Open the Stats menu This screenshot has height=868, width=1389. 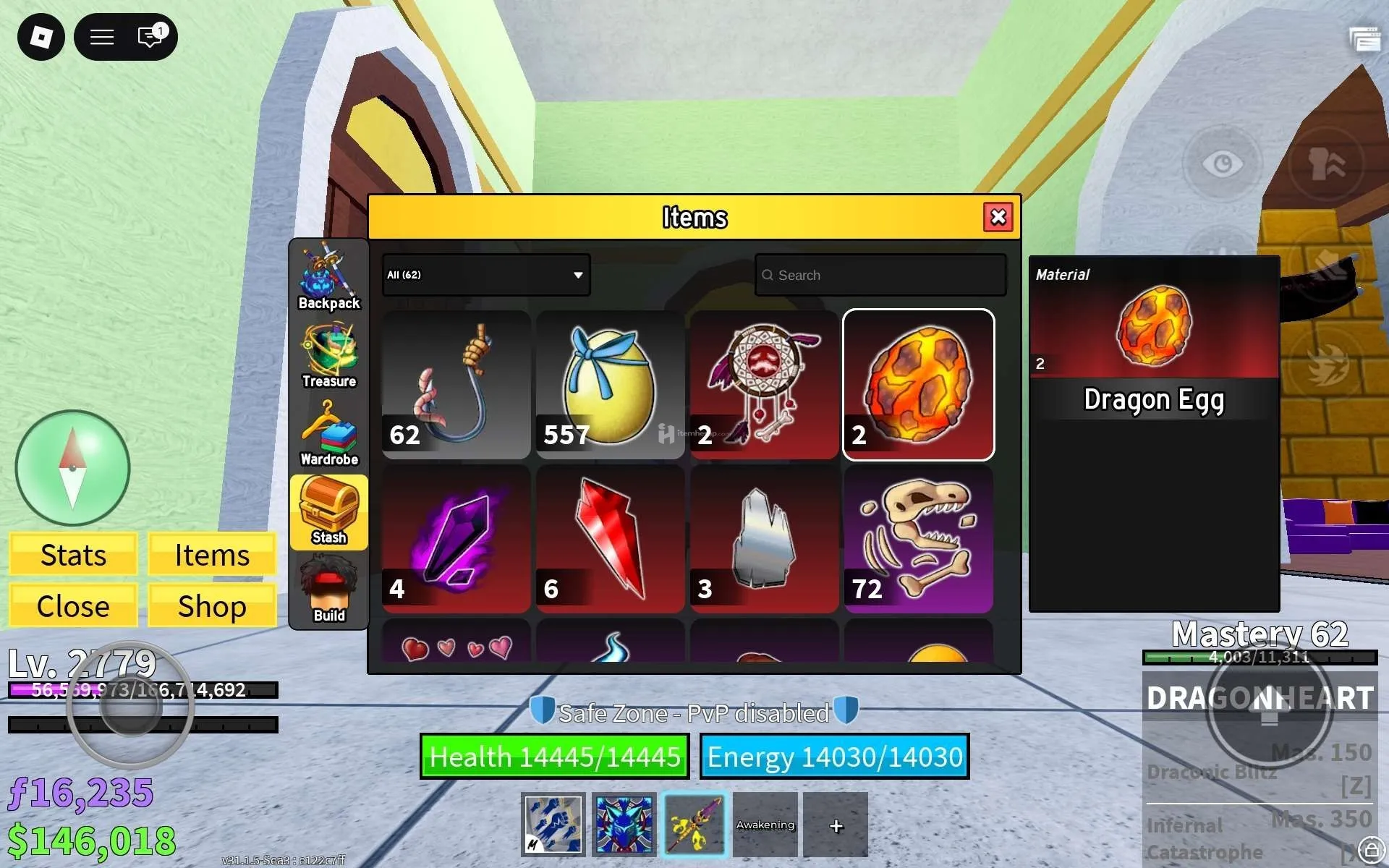[73, 555]
